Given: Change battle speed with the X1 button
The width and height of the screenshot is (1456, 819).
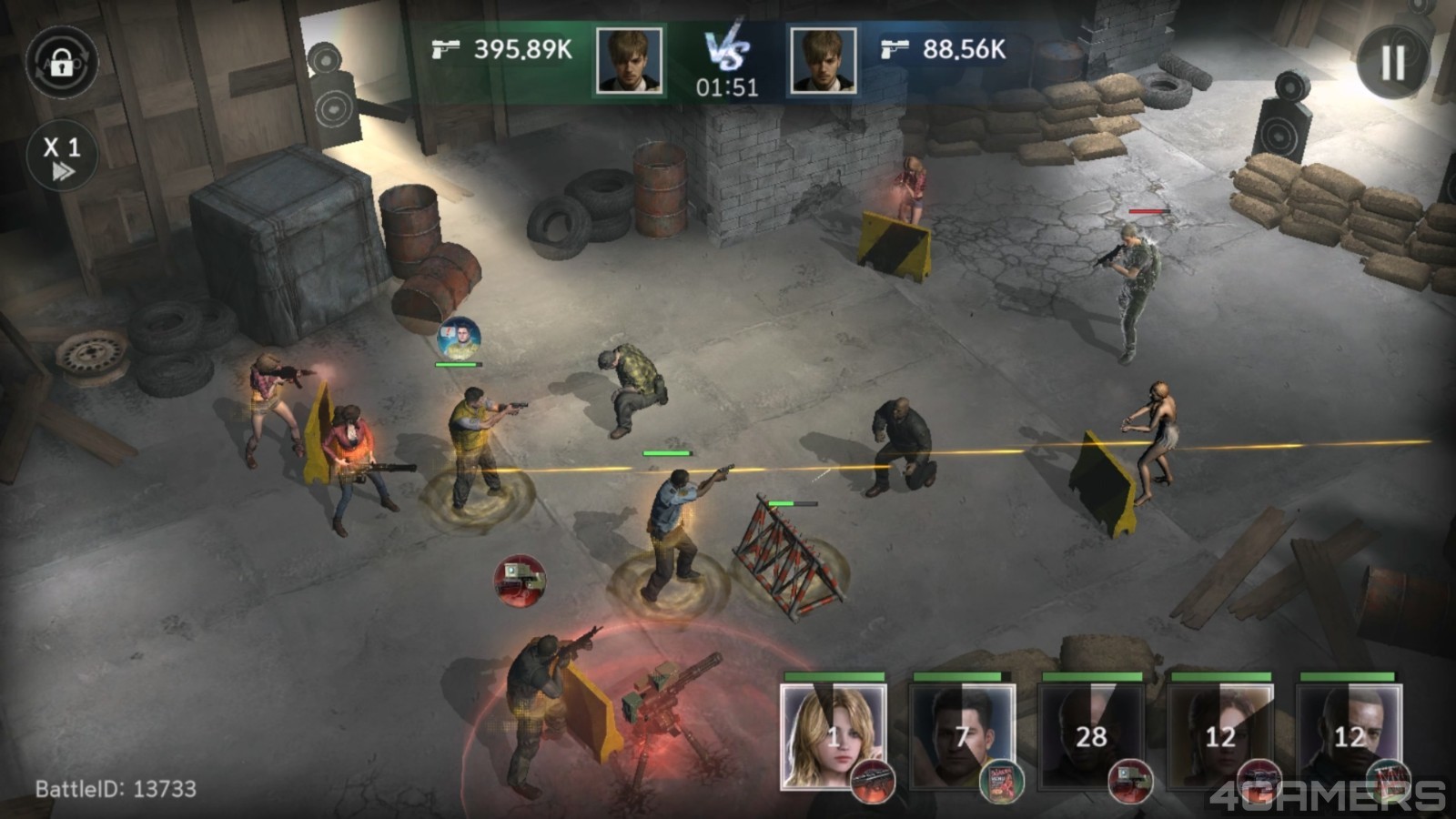Looking at the screenshot, I should tap(61, 157).
